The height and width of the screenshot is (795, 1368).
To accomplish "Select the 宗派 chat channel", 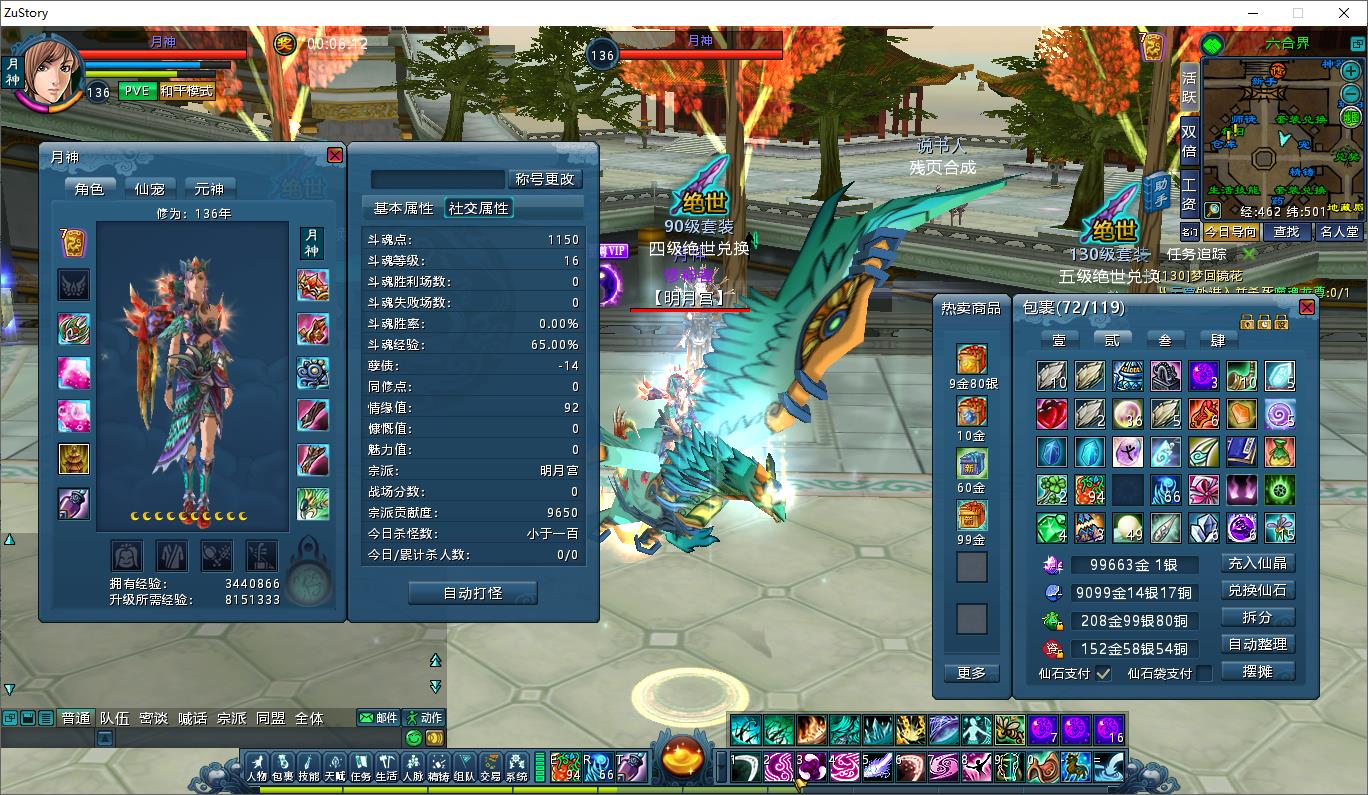I will (x=231, y=718).
